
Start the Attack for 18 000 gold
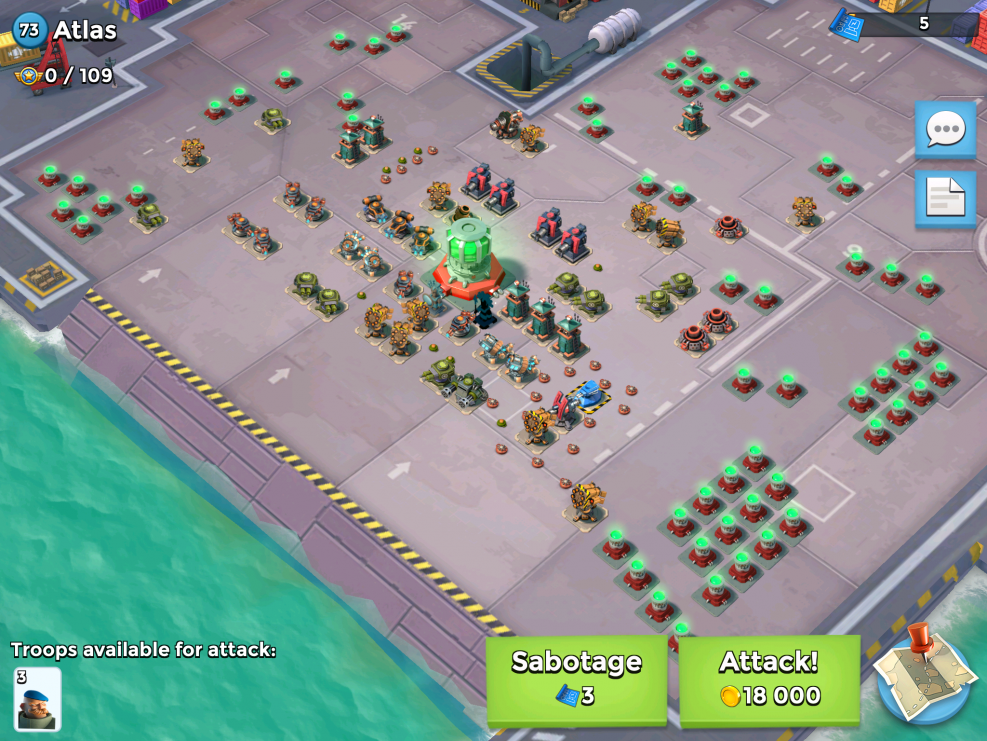(768, 678)
